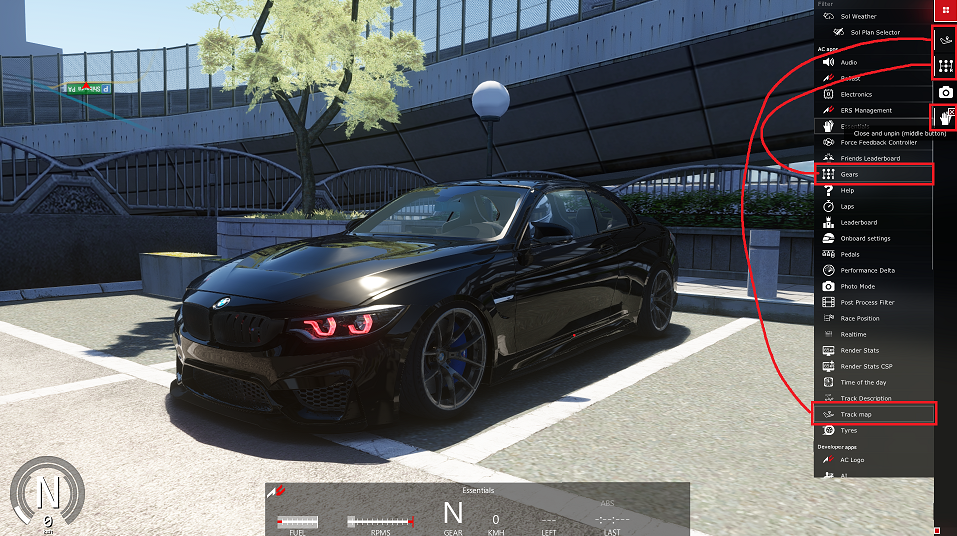Open the Sol Weather app

pyautogui.click(x=858, y=16)
